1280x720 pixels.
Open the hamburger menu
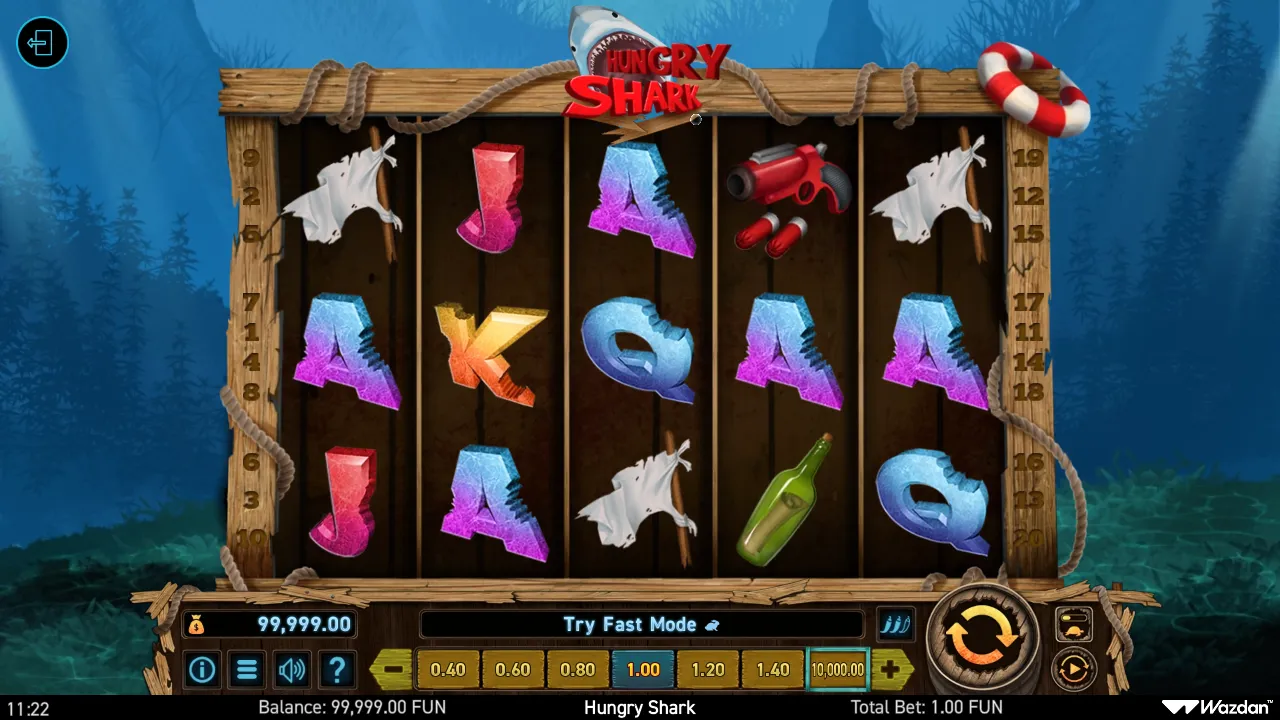[x=247, y=669]
